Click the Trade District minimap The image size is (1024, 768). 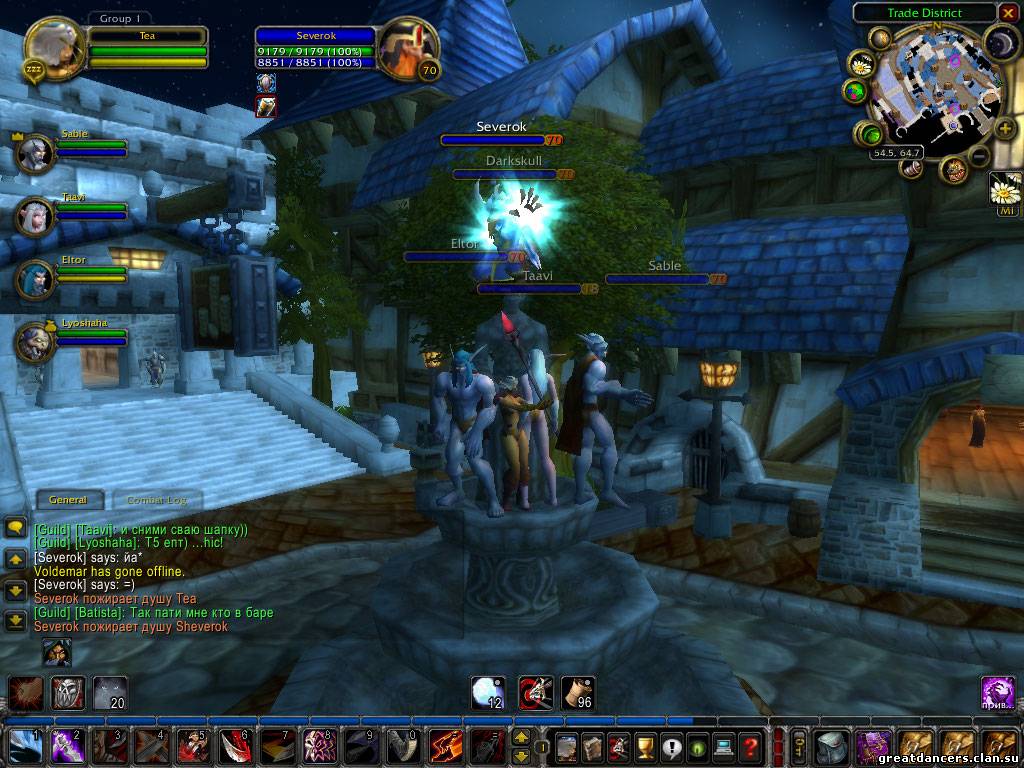click(x=928, y=85)
